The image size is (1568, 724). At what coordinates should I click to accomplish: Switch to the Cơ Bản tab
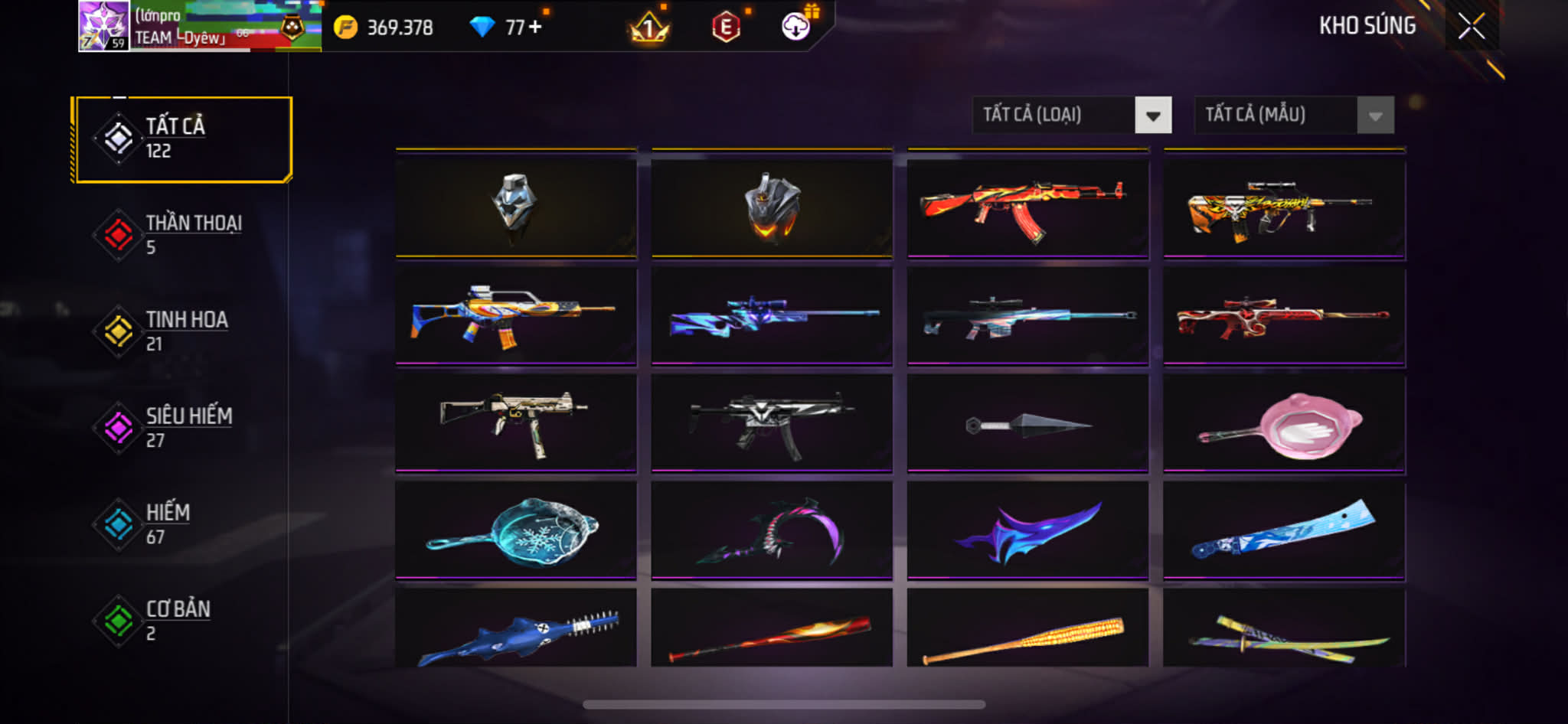(x=182, y=621)
